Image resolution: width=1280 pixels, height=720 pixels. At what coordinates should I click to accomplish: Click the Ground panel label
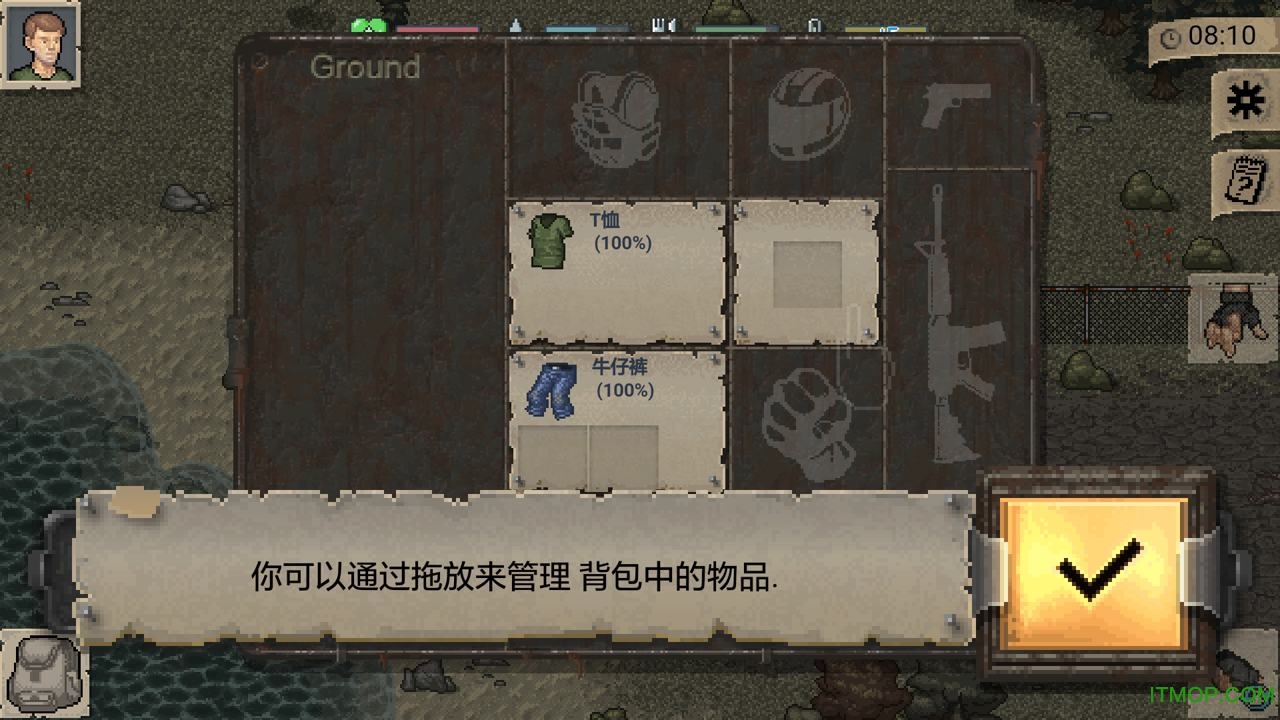click(365, 68)
